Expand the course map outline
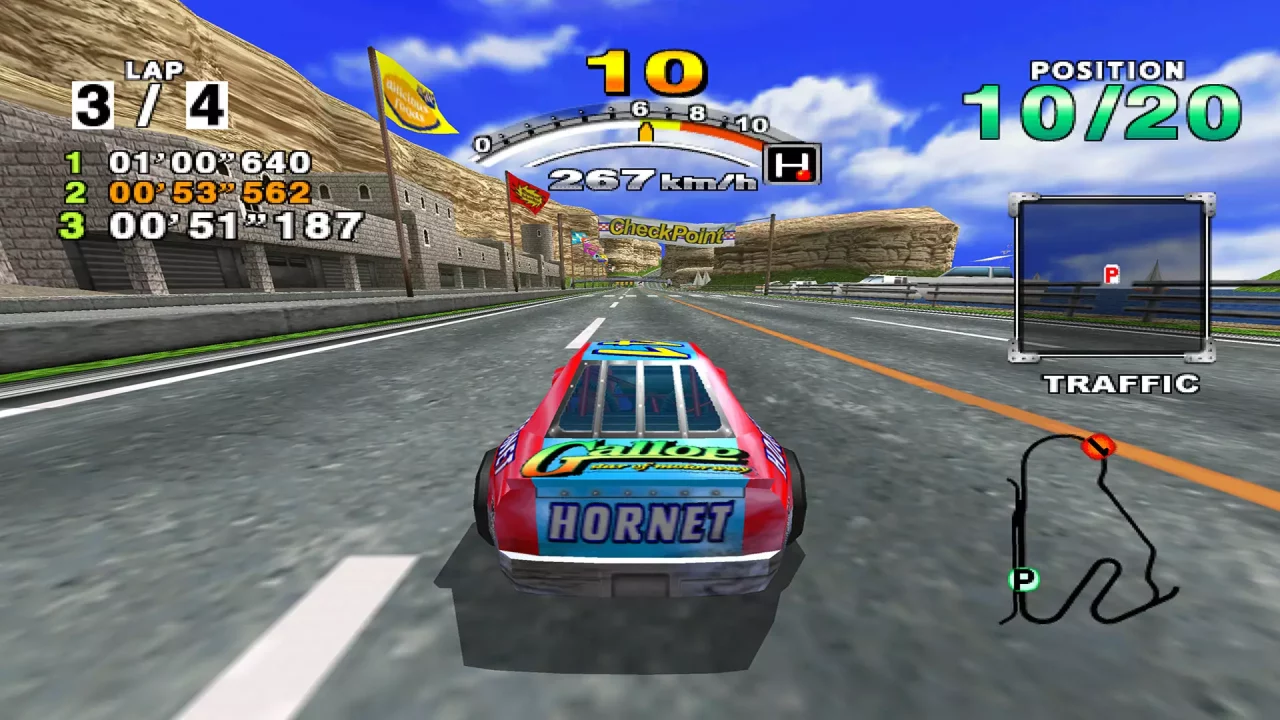 pyautogui.click(x=1090, y=530)
